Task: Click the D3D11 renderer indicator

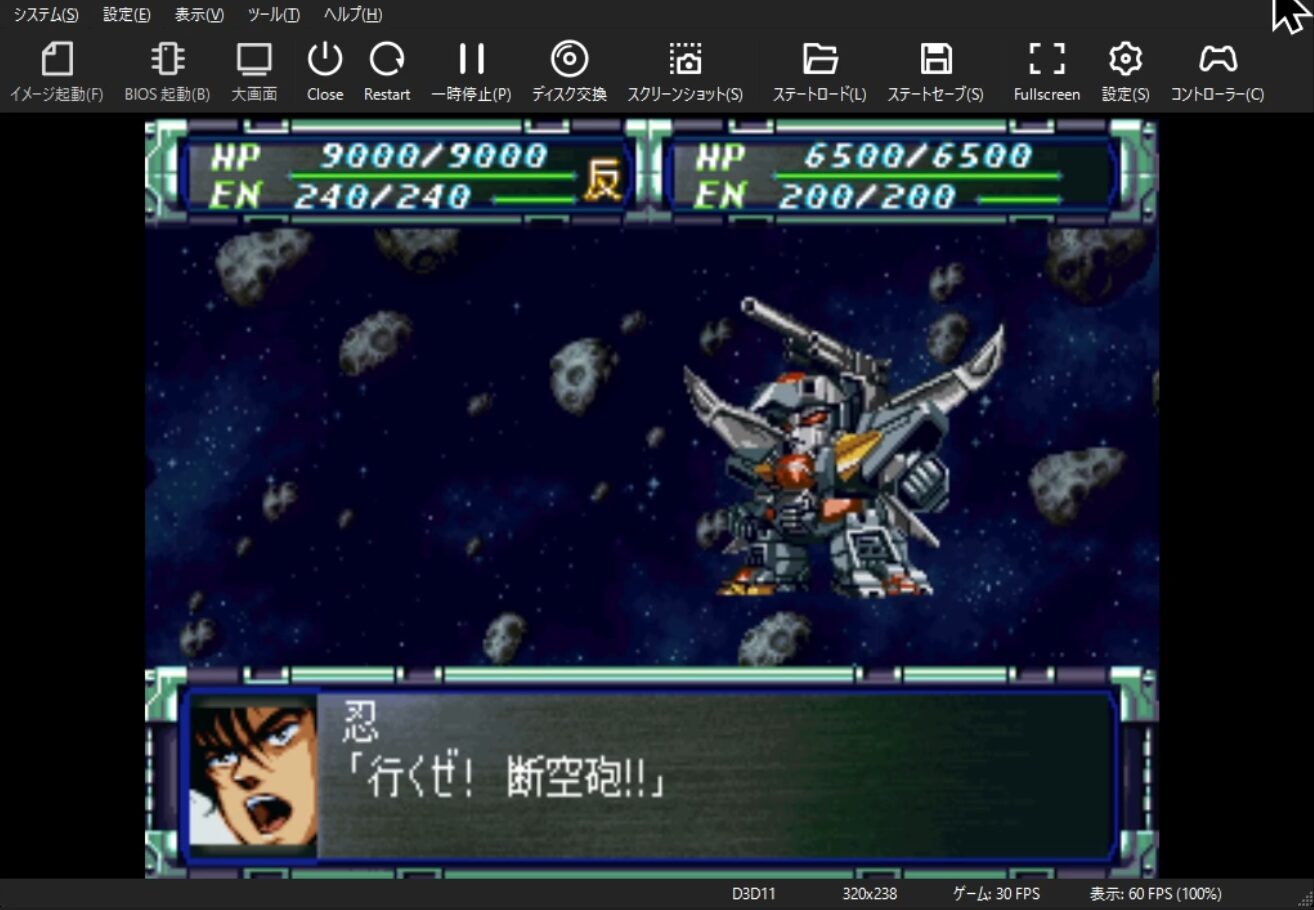Action: click(x=753, y=894)
